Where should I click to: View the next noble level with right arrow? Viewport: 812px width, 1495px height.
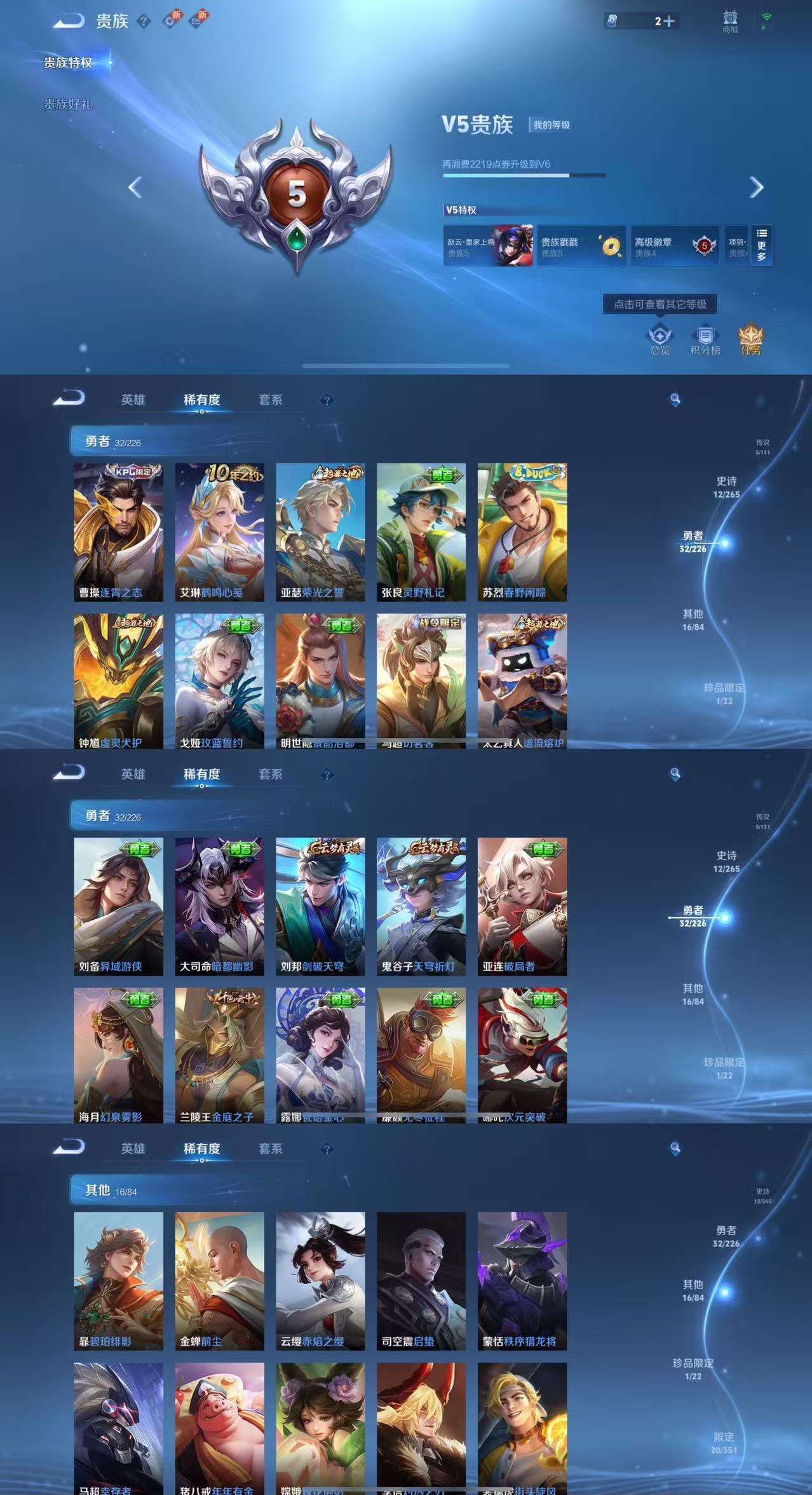[x=756, y=188]
